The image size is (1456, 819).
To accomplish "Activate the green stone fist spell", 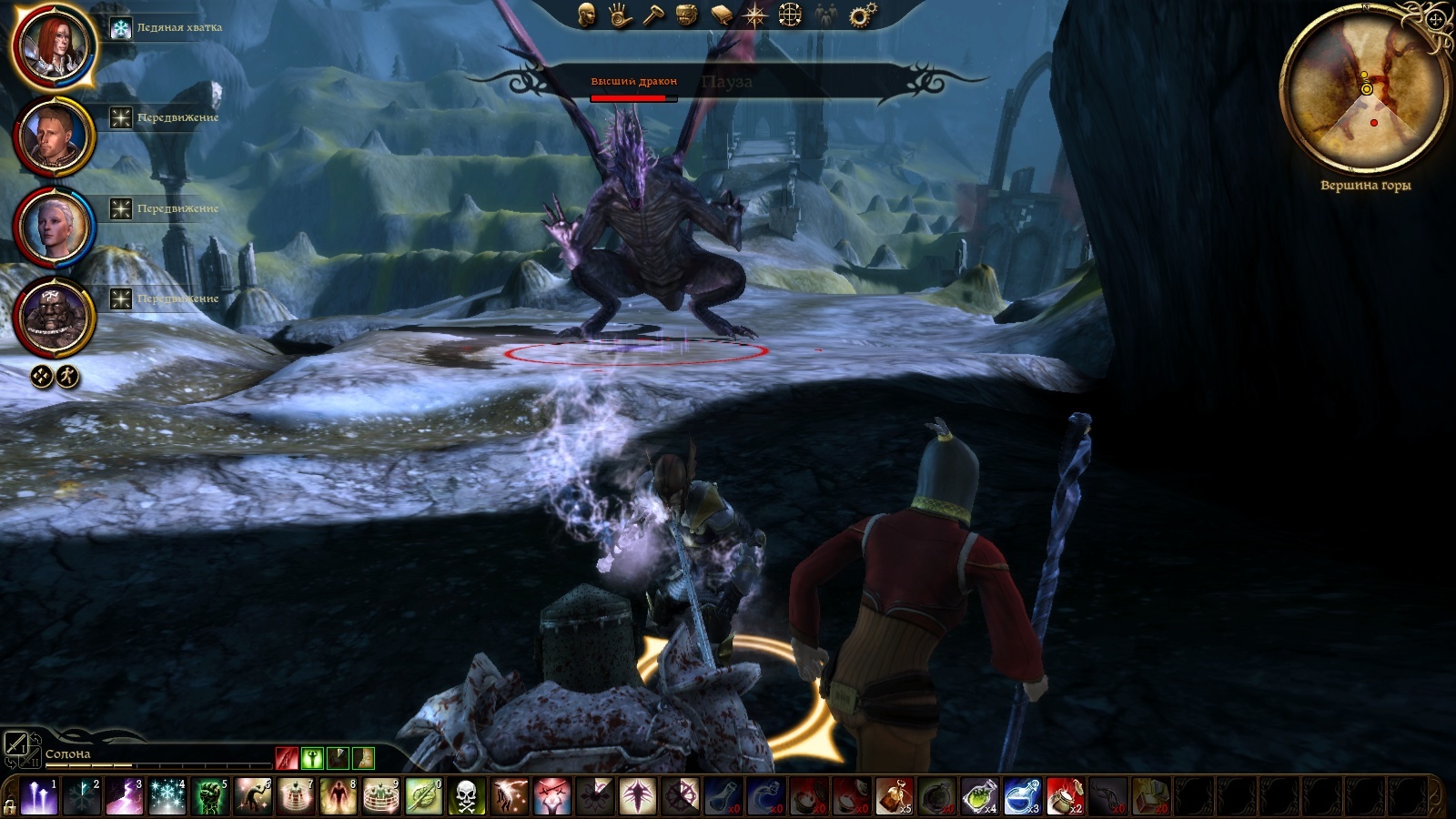I will (x=210, y=797).
